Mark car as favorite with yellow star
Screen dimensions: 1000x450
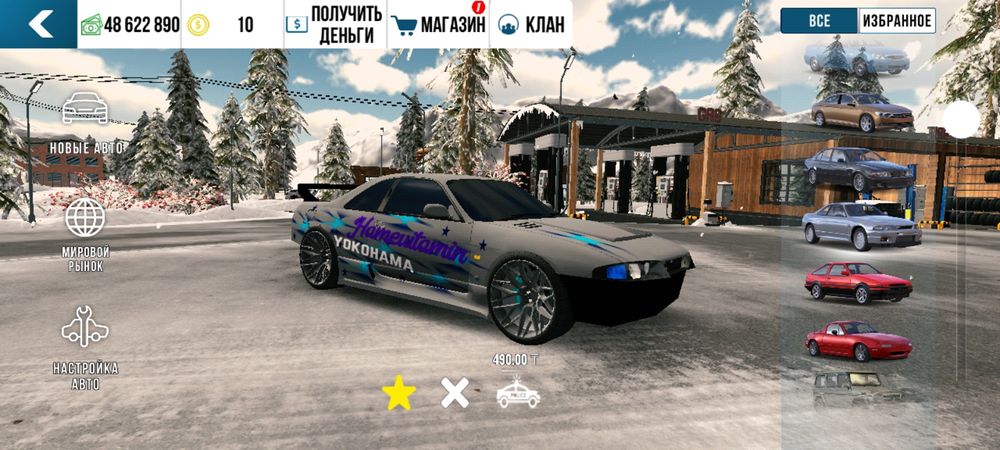pos(399,393)
